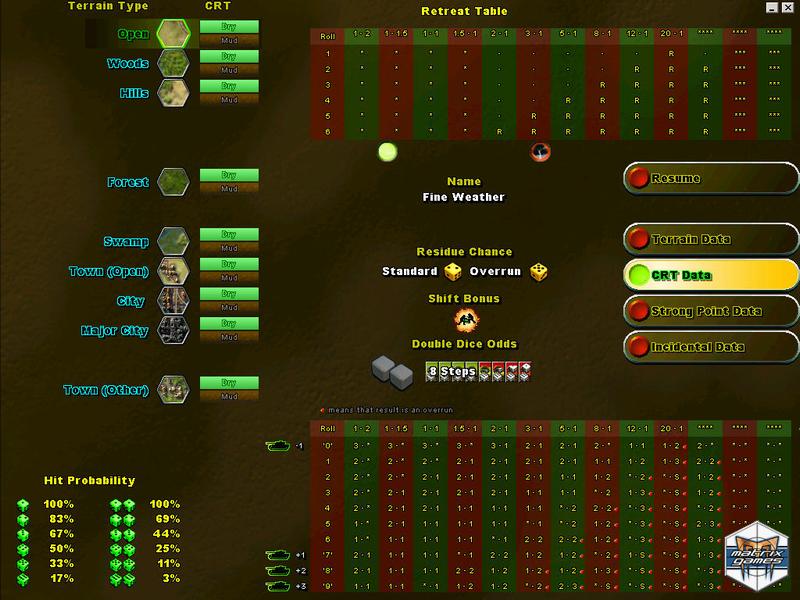Show the Mud CRT for Woods terrain
Screen dimensions: 800x600
[229, 70]
